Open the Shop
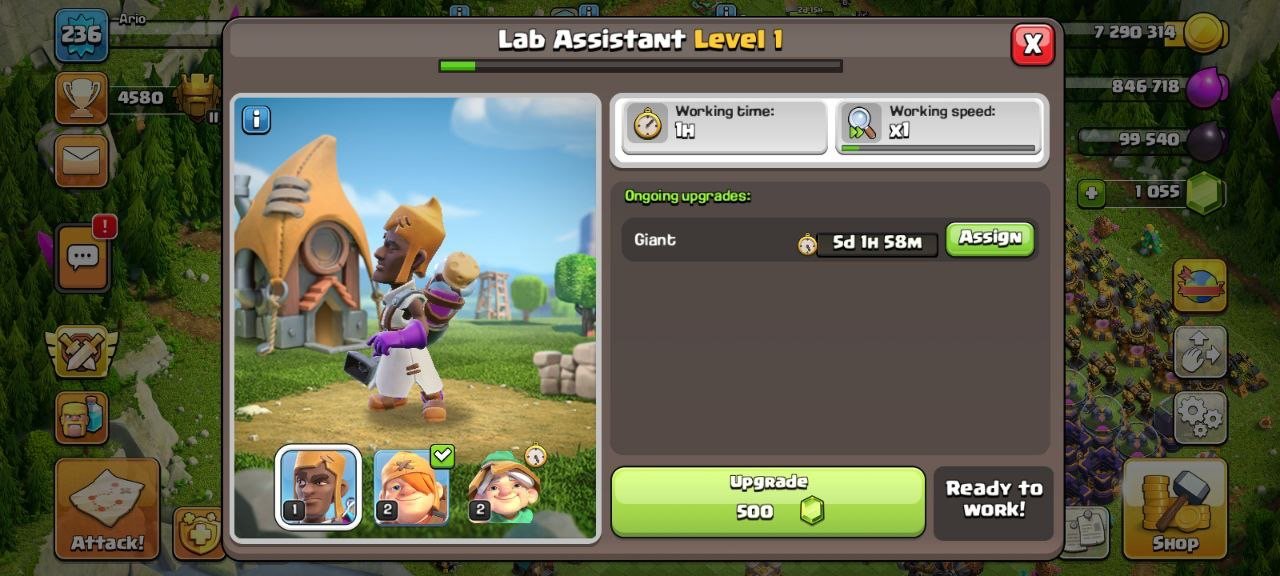The image size is (1280, 576). (1174, 509)
